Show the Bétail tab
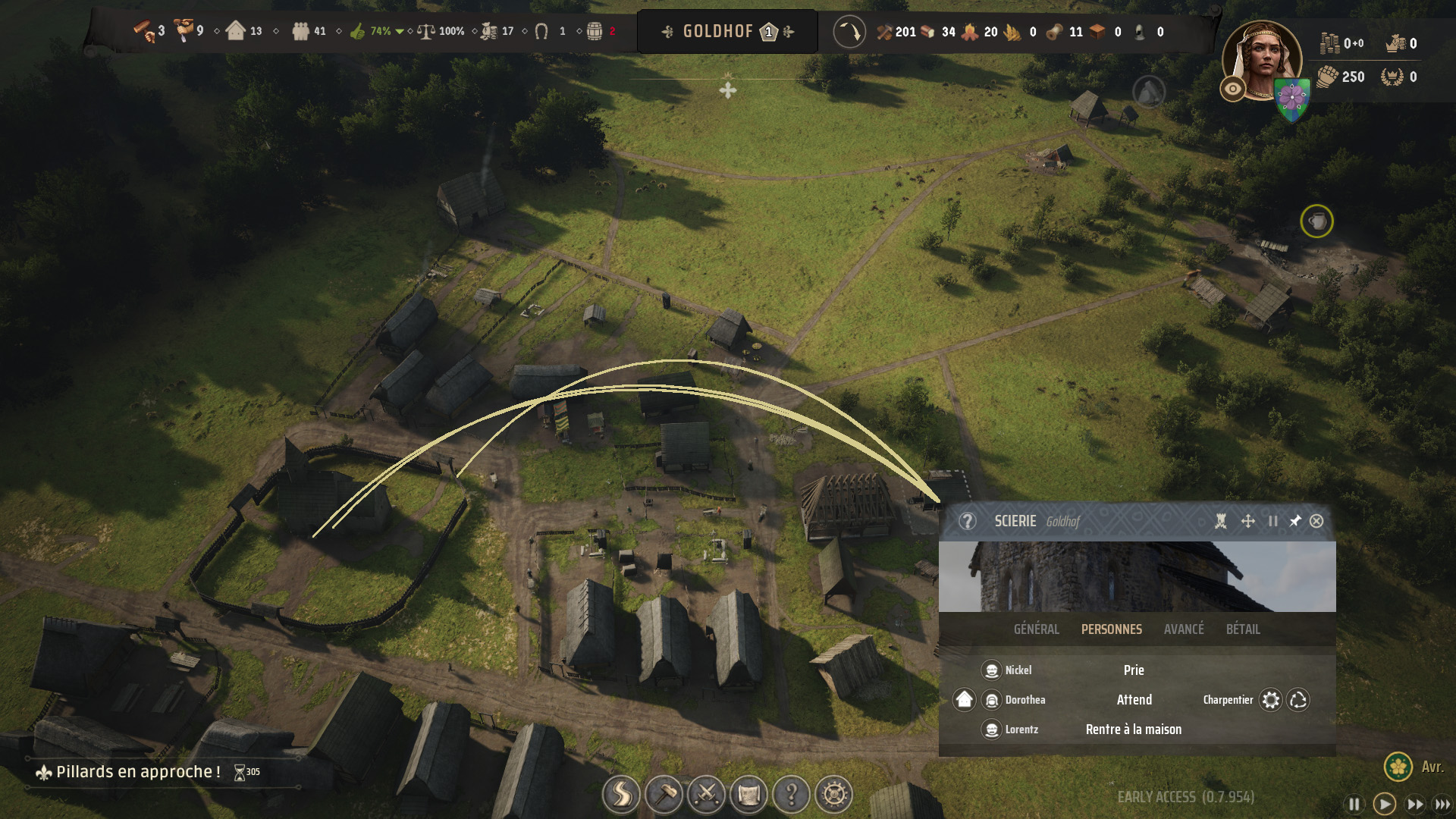 point(1243,629)
